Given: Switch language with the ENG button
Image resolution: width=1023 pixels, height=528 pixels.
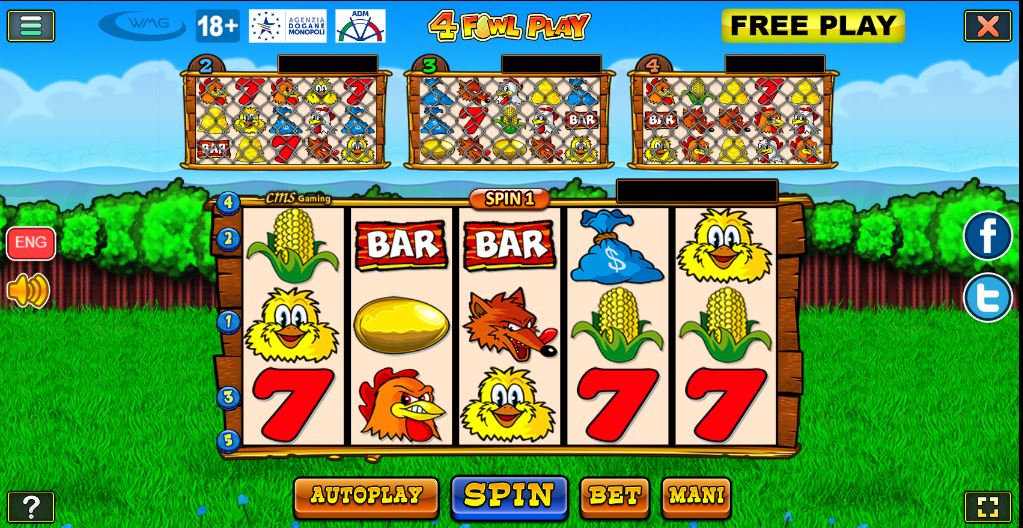Looking at the screenshot, I should coord(31,243).
